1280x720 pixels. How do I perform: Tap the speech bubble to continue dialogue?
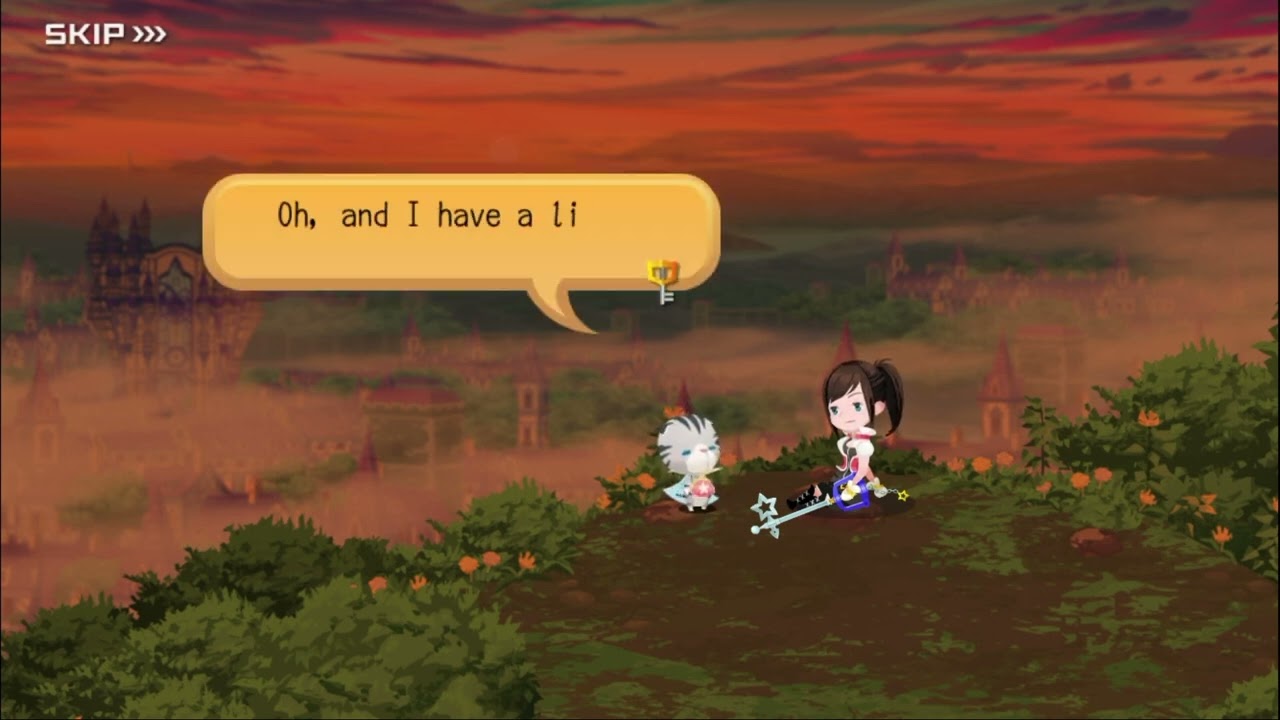pyautogui.click(x=460, y=232)
